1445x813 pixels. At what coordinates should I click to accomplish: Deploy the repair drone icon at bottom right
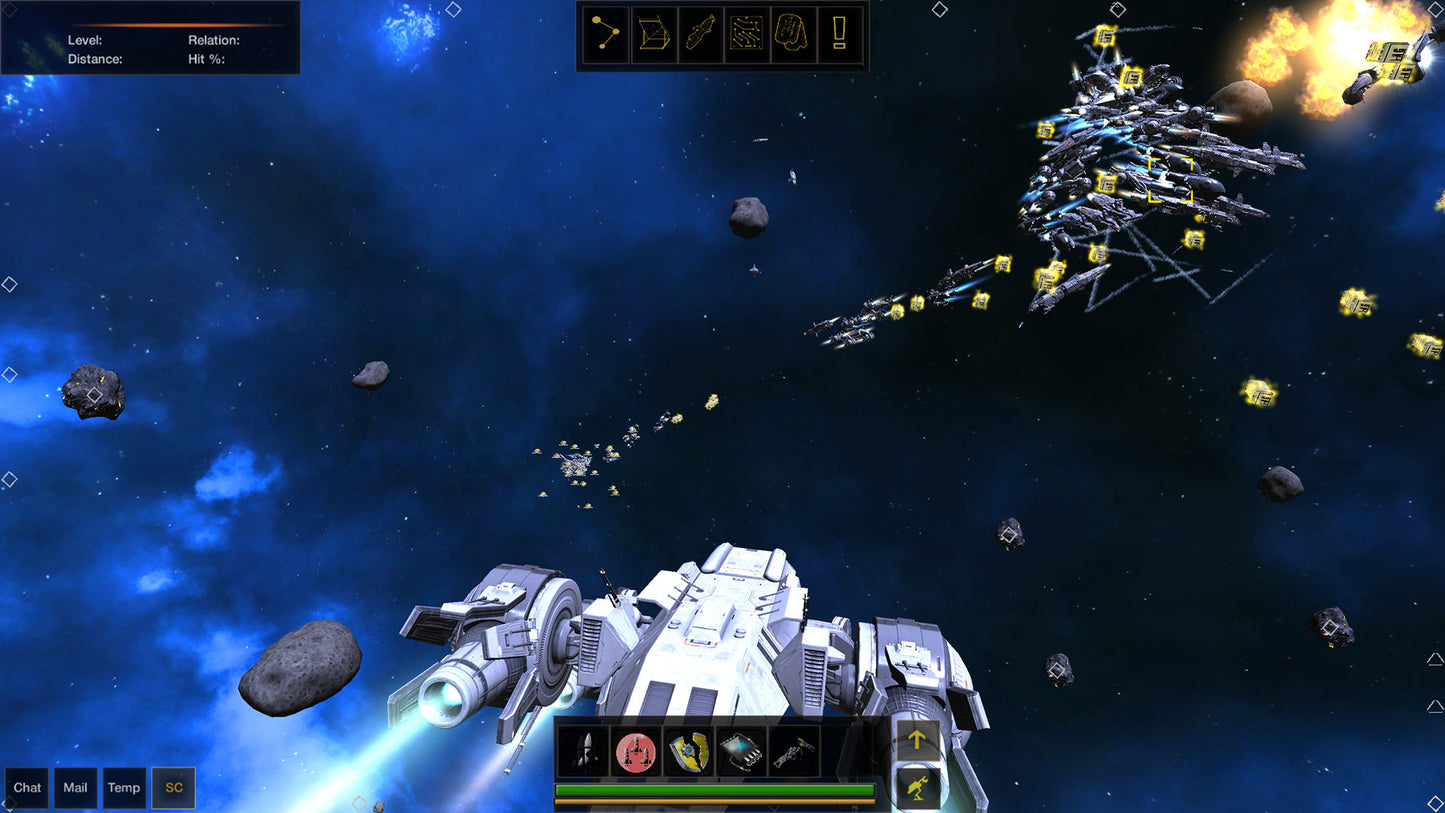tap(917, 786)
